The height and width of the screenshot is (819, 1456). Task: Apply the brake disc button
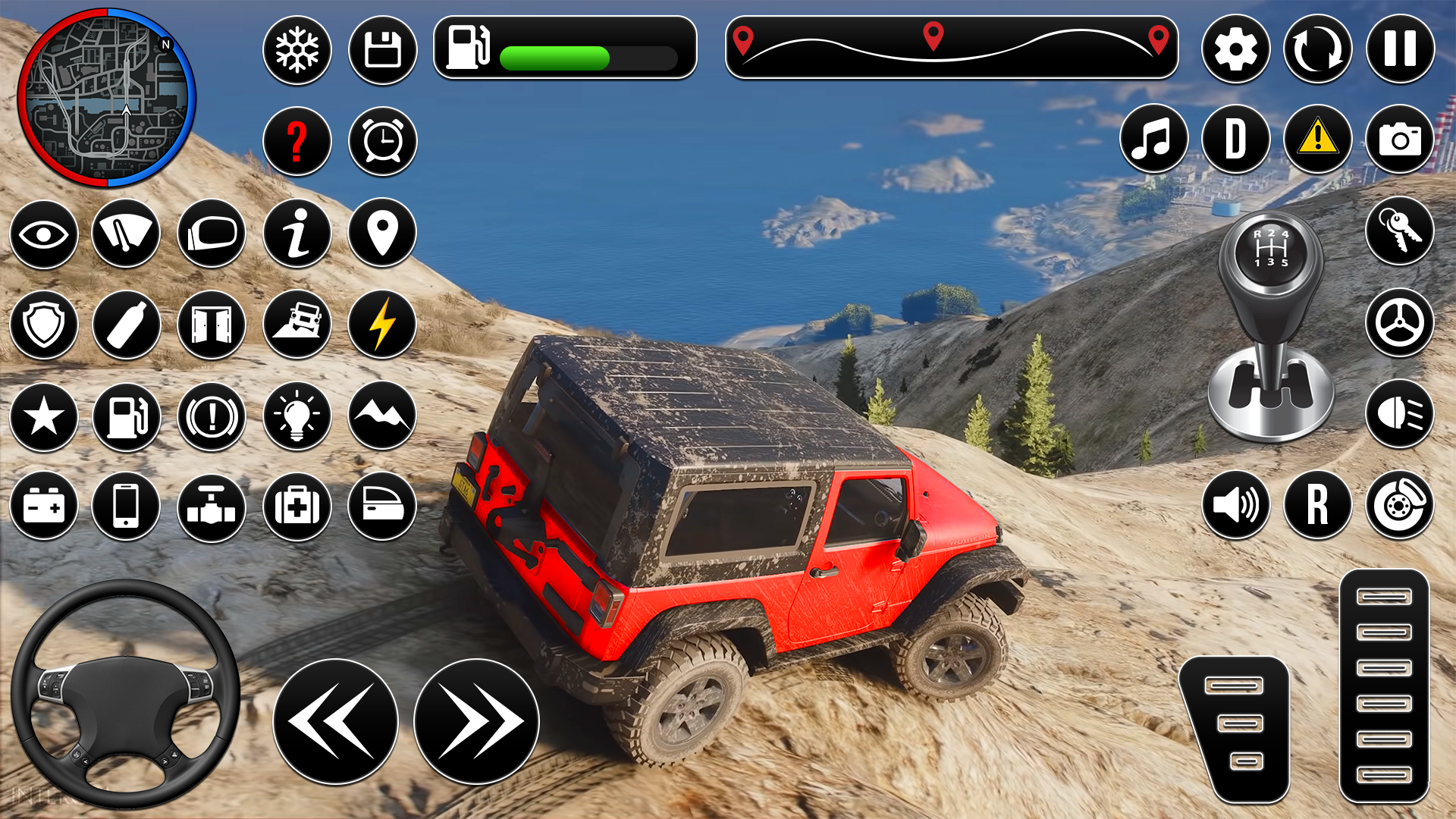tap(1400, 505)
